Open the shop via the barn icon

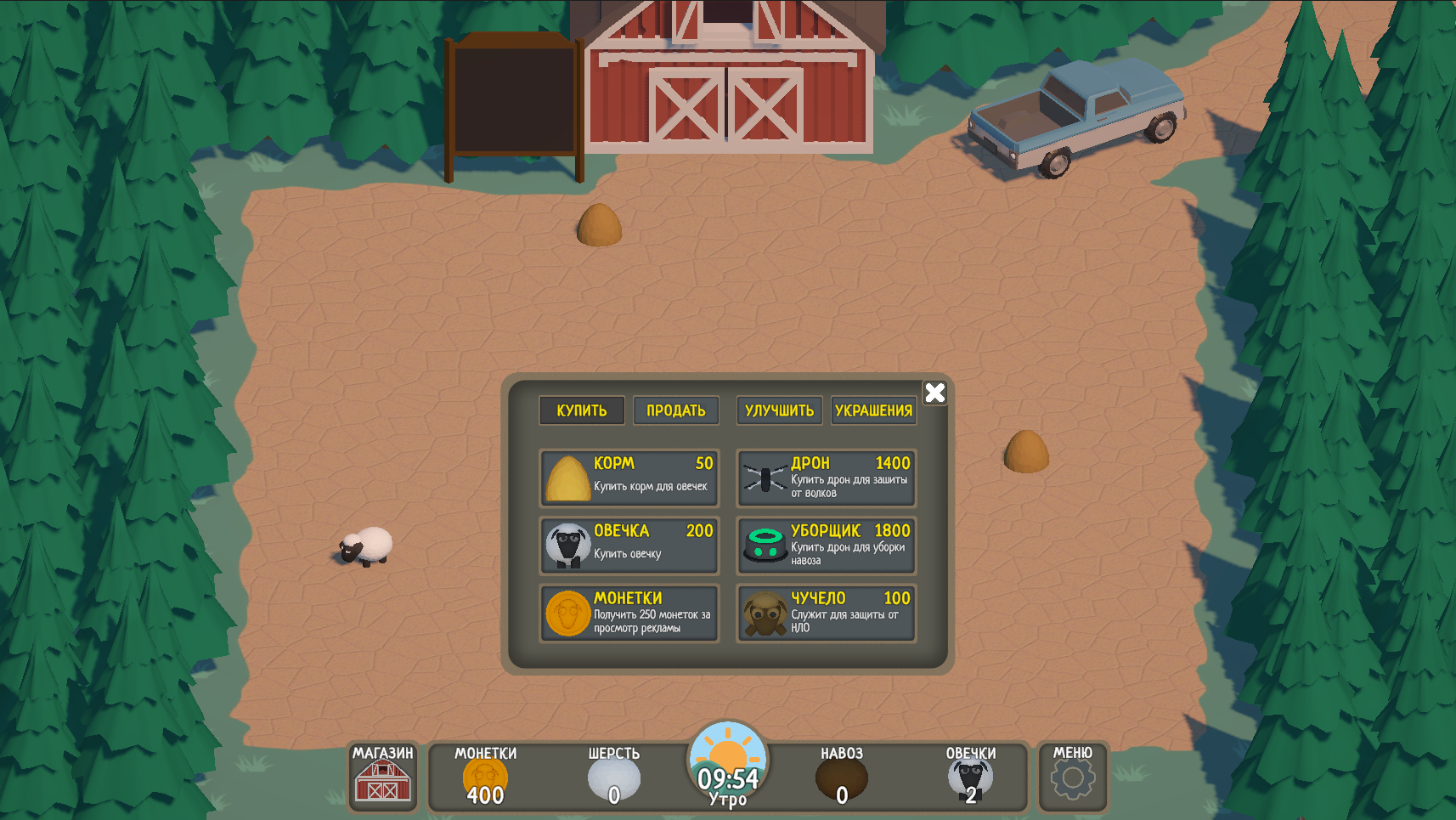(x=382, y=782)
